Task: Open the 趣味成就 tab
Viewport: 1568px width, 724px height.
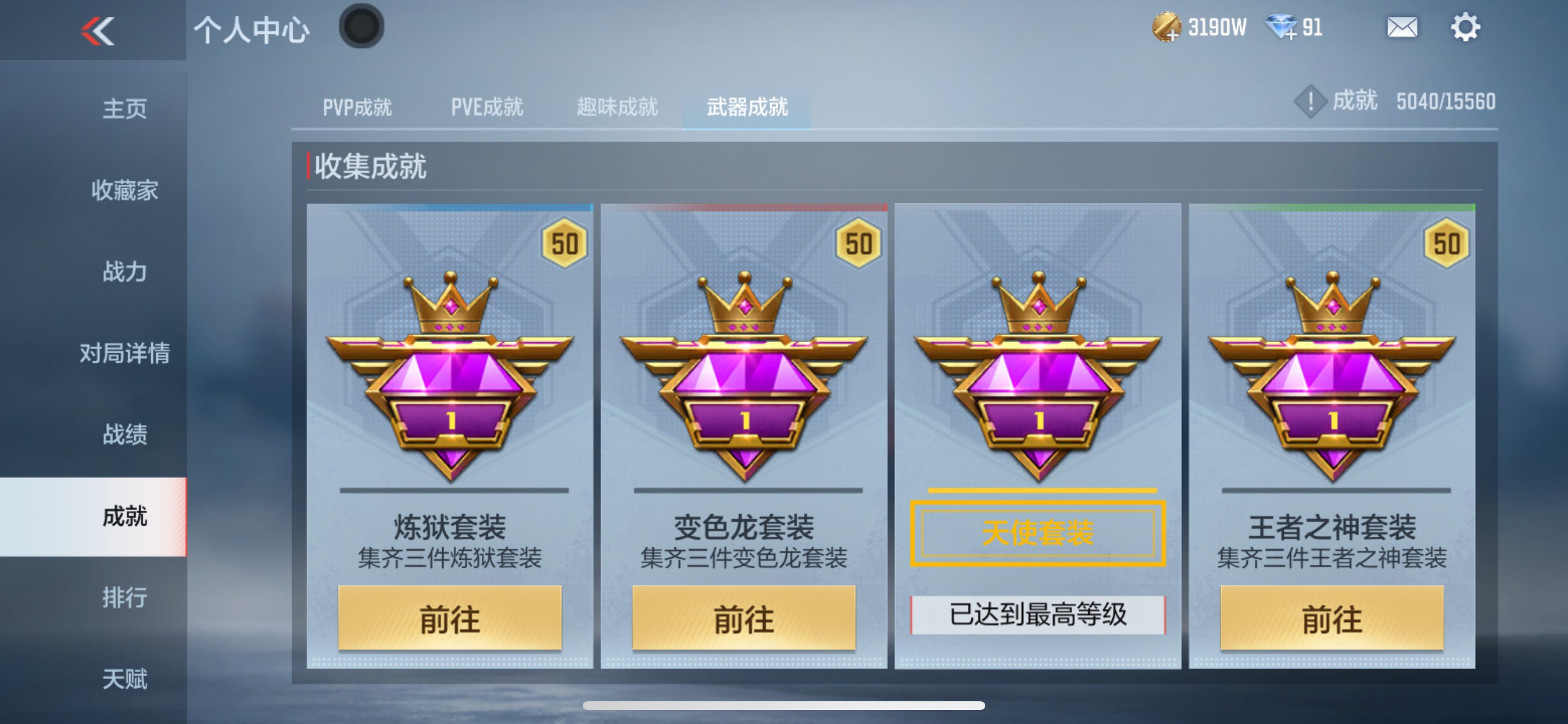Action: [x=616, y=107]
